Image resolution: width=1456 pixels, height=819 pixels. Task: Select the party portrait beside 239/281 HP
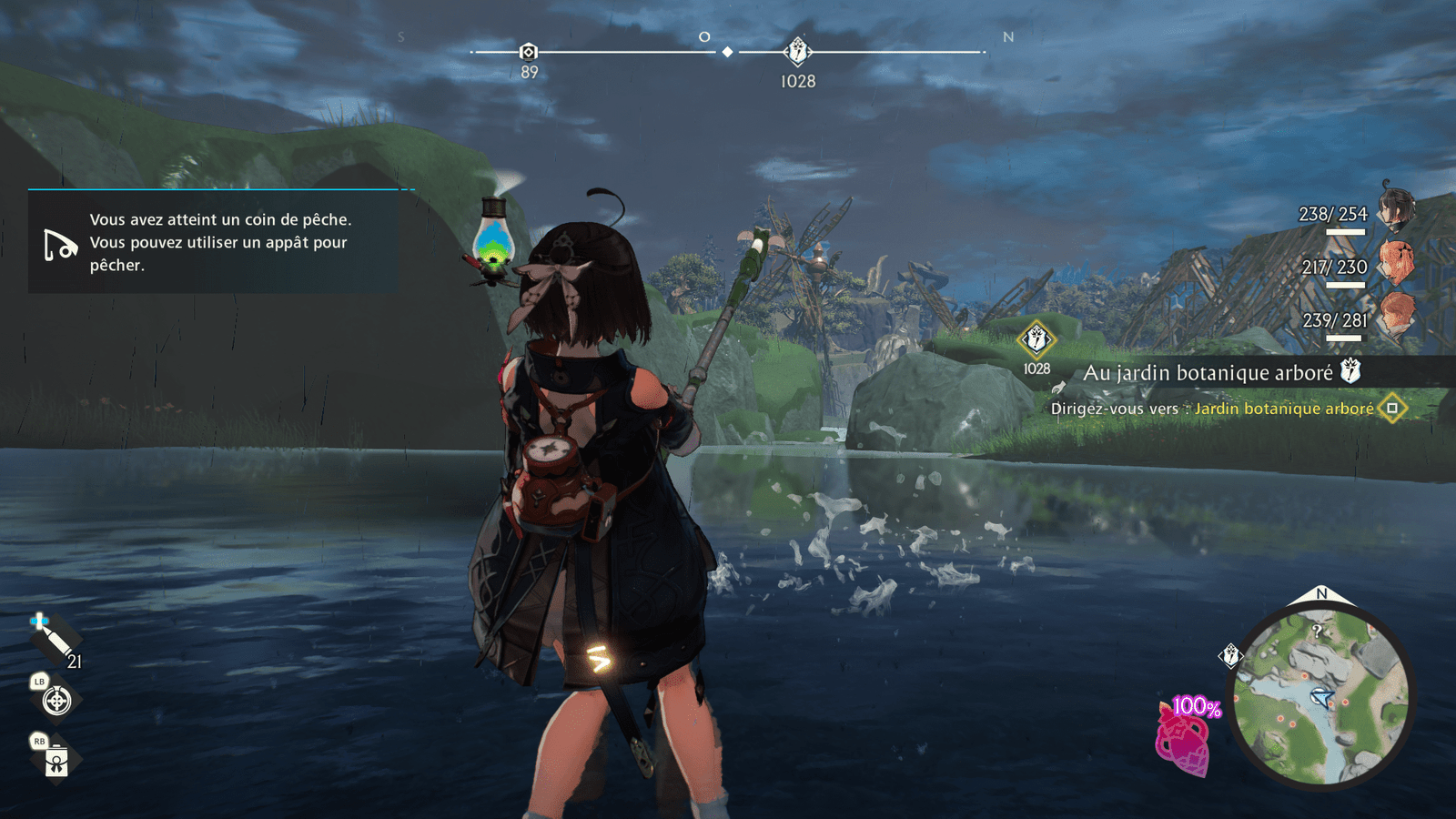[1396, 315]
